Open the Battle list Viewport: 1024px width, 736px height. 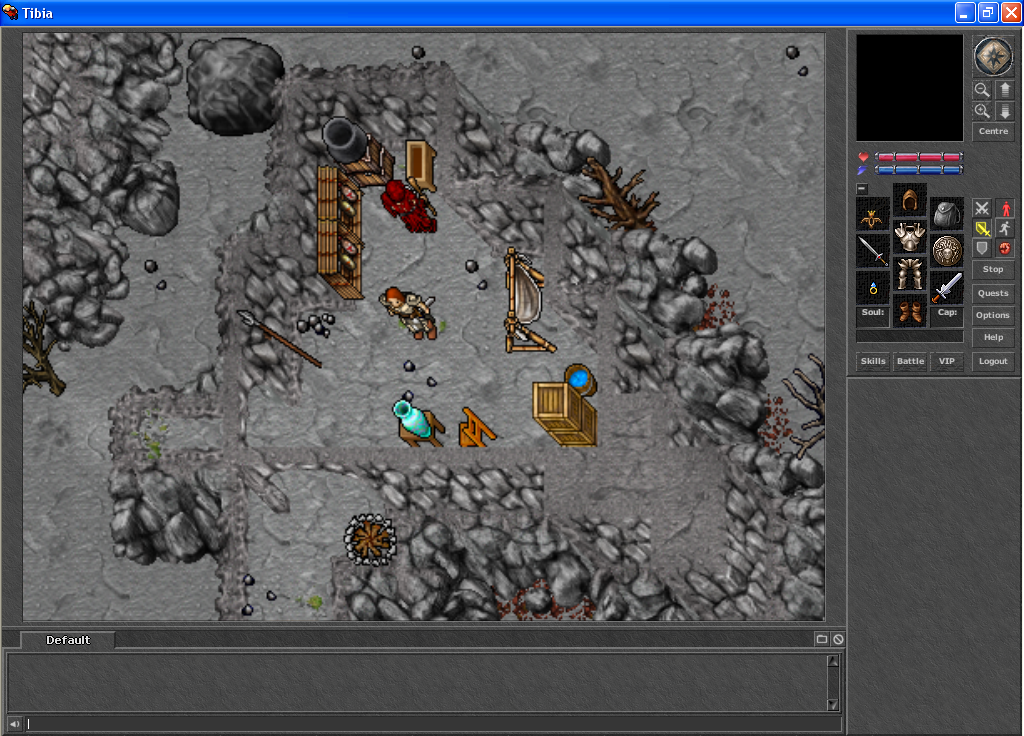(910, 361)
